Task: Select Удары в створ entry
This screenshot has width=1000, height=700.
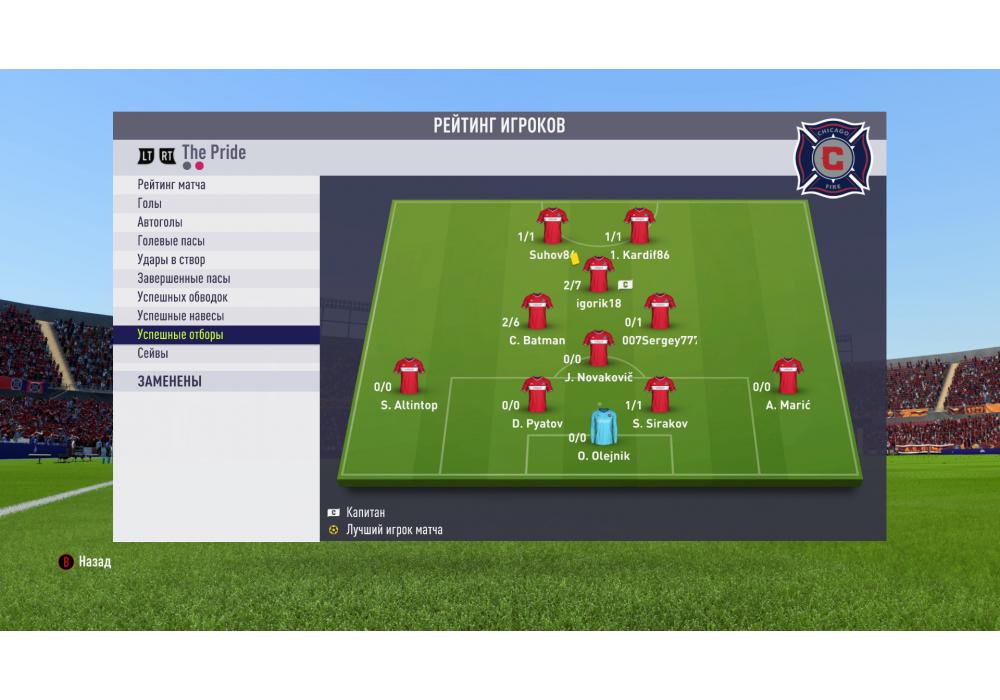Action: click(x=216, y=260)
